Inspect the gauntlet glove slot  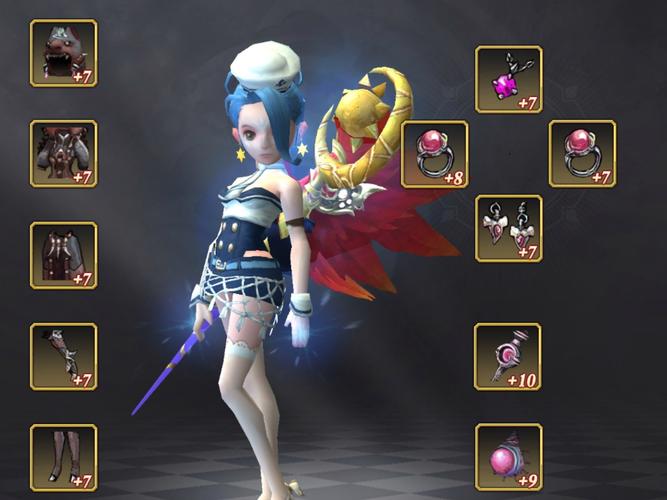tap(63, 356)
